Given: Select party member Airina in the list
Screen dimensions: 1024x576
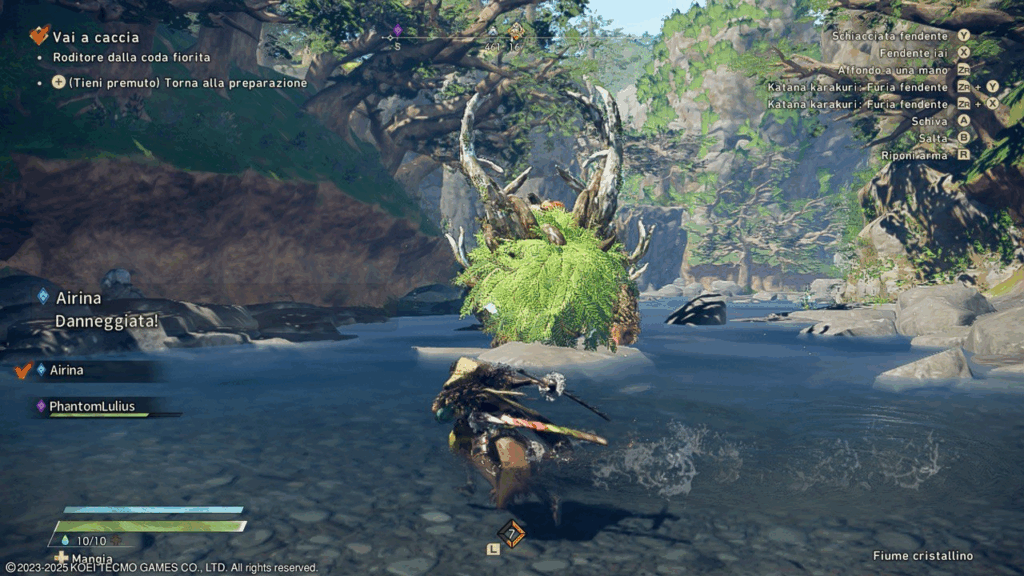Looking at the screenshot, I should tap(67, 370).
